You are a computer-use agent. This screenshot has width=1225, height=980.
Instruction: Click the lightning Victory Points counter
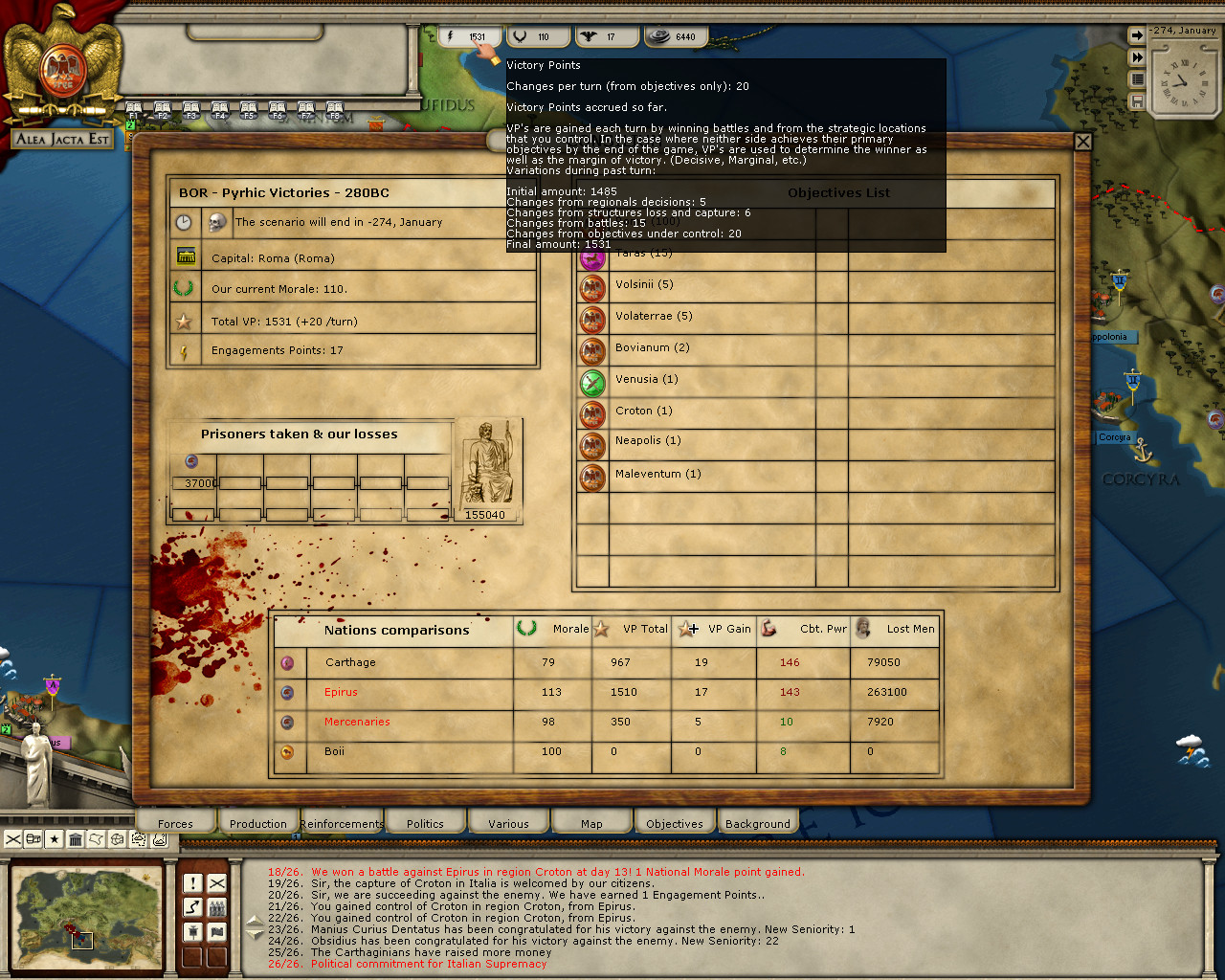pos(469,35)
